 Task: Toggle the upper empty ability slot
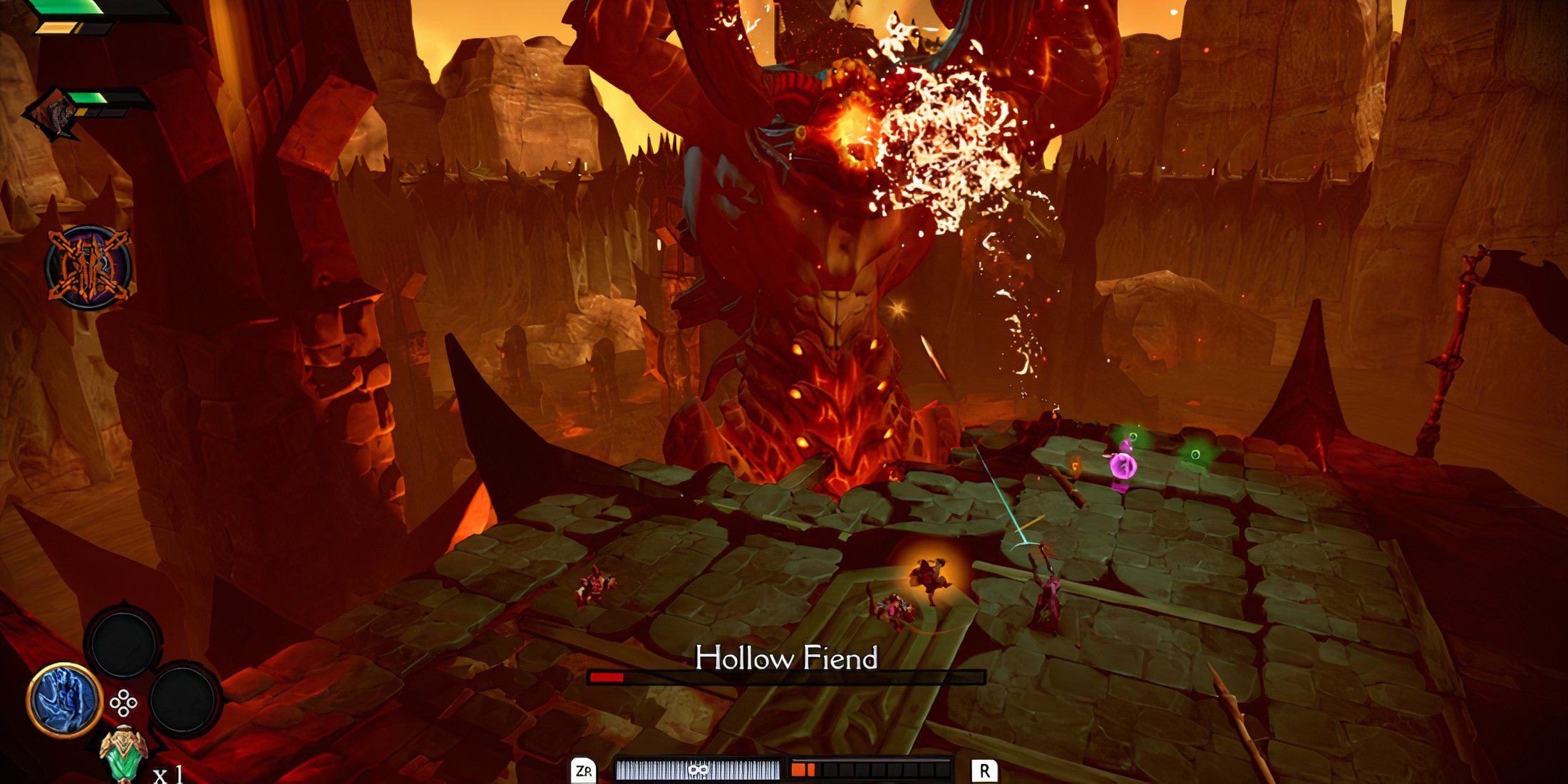coord(125,643)
